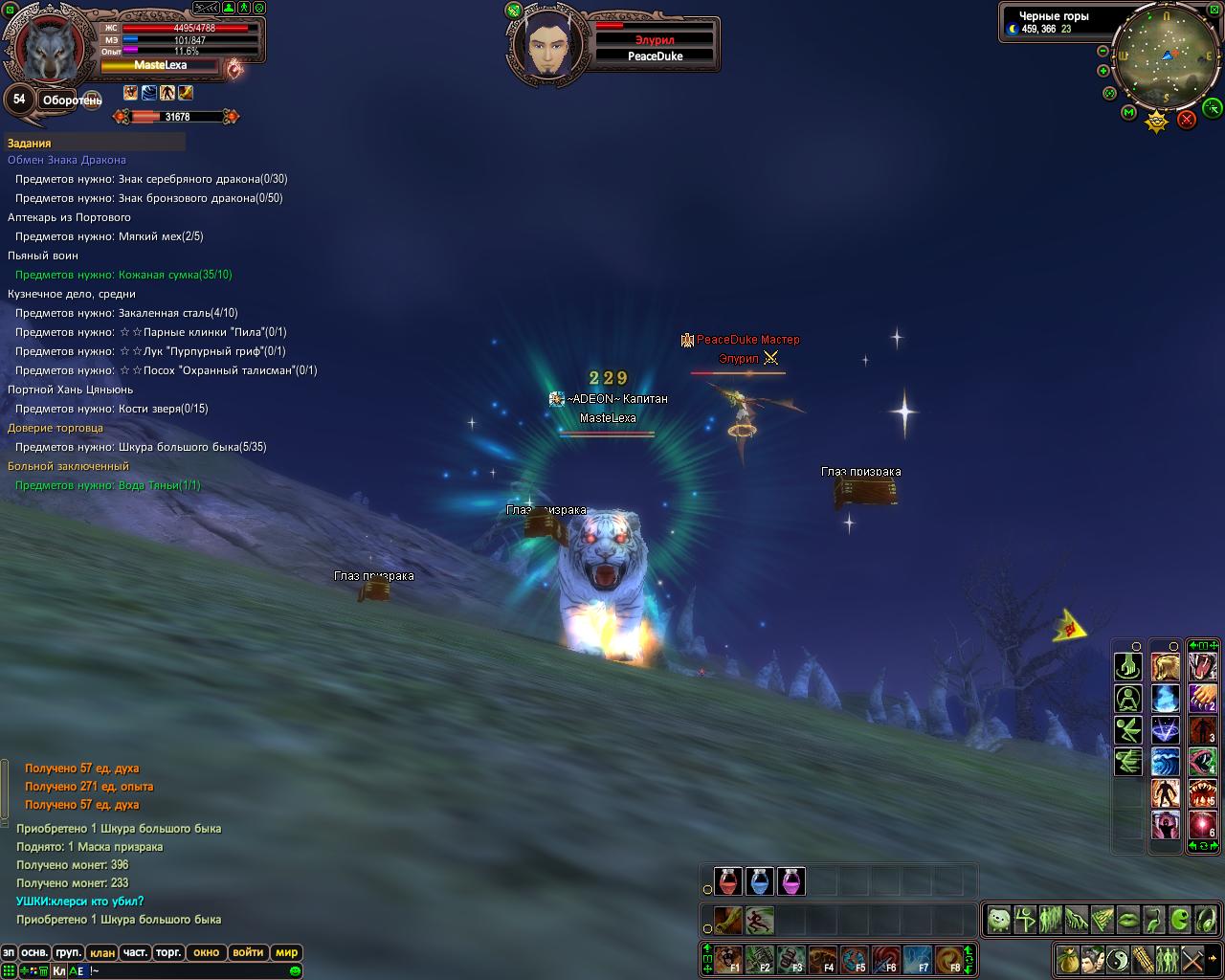This screenshot has width=1225, height=980.
Task: Open the yin-yang skills menu icon
Action: pyautogui.click(x=1118, y=959)
